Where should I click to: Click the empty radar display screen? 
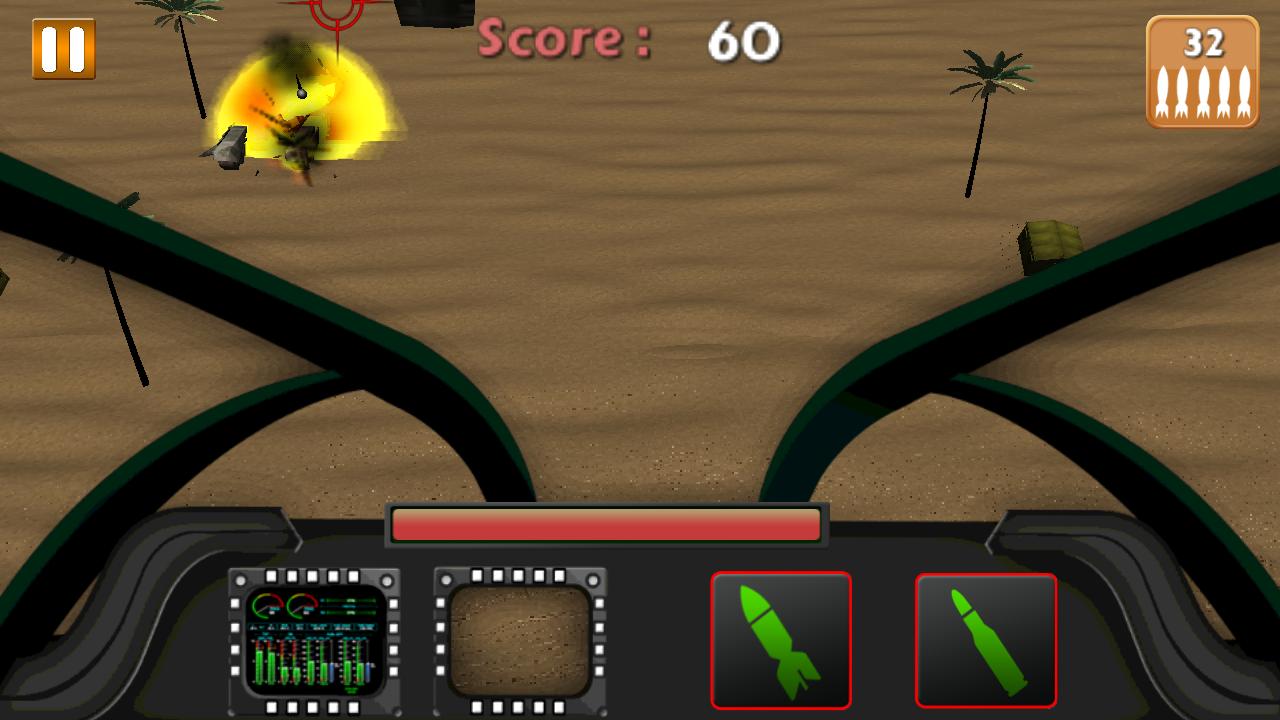point(520,640)
